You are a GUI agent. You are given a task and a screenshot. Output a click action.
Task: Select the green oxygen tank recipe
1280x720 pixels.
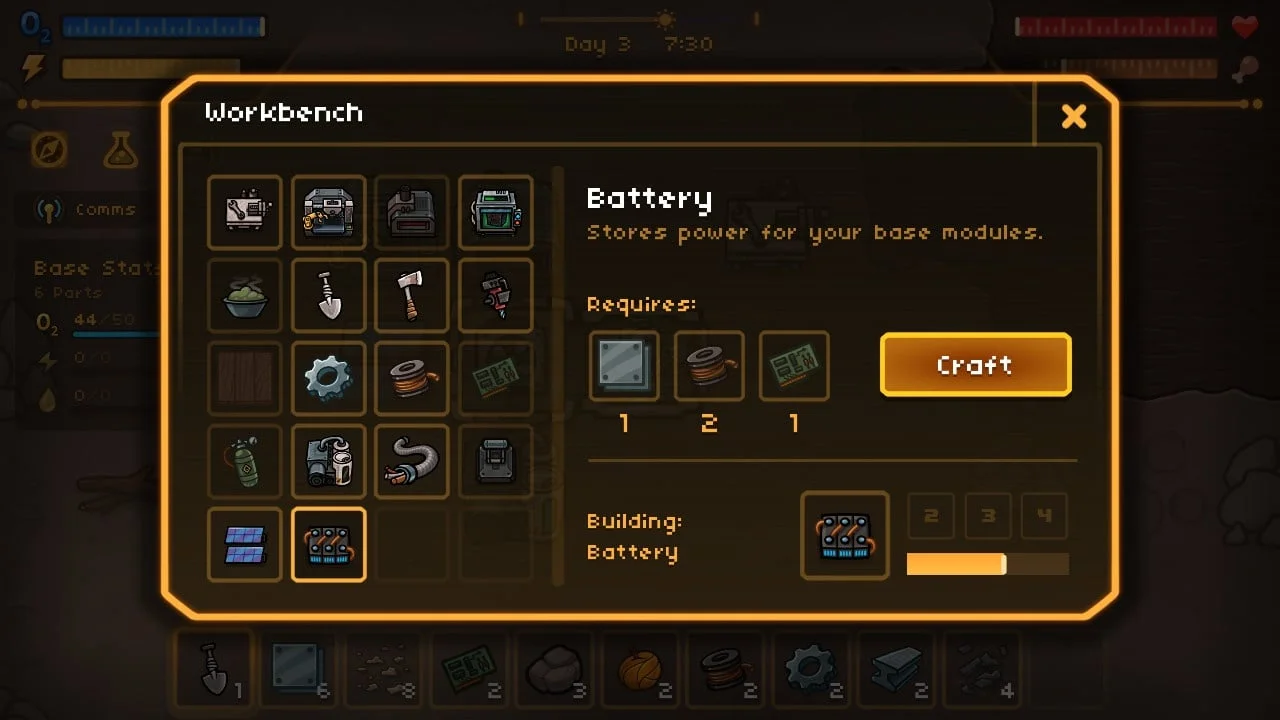(x=245, y=461)
